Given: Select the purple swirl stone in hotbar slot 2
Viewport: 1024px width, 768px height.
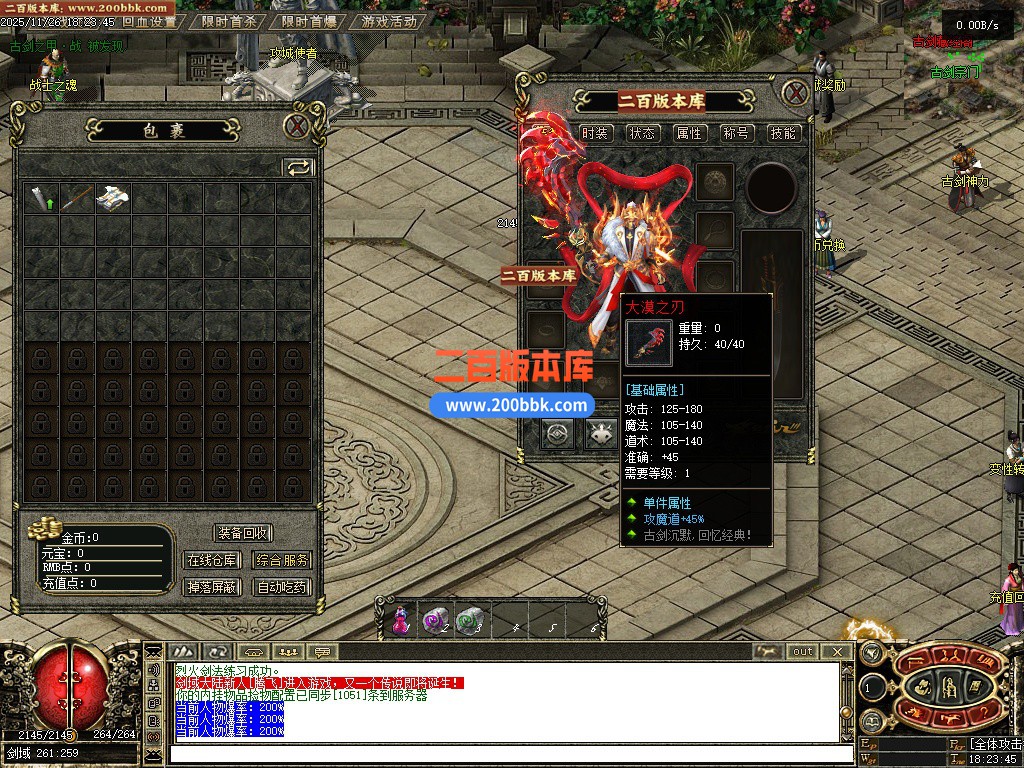Looking at the screenshot, I should tap(436, 620).
